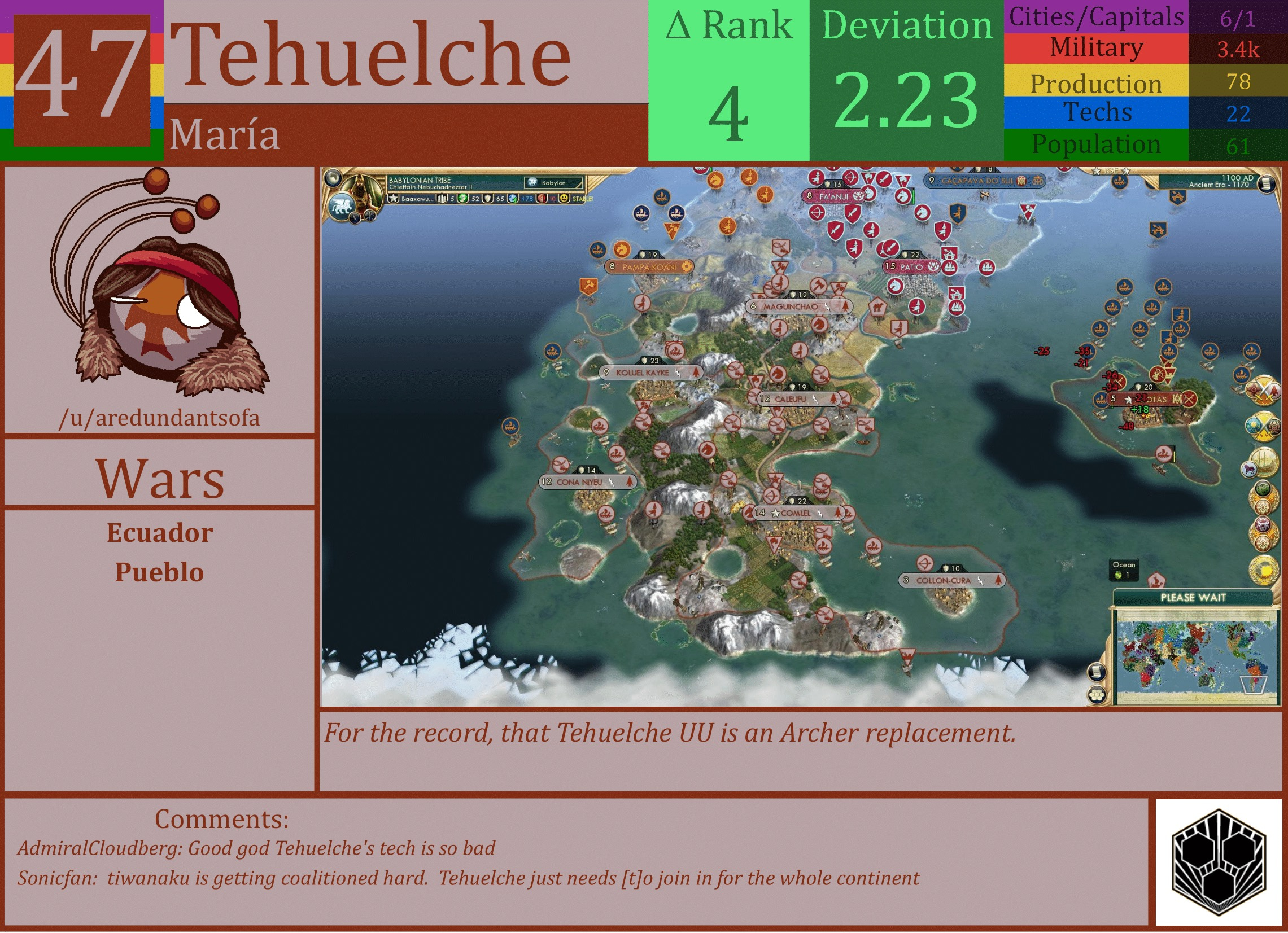Click the Babylon nameplate button
Viewport: 1288px width, 933px height.
[555, 183]
